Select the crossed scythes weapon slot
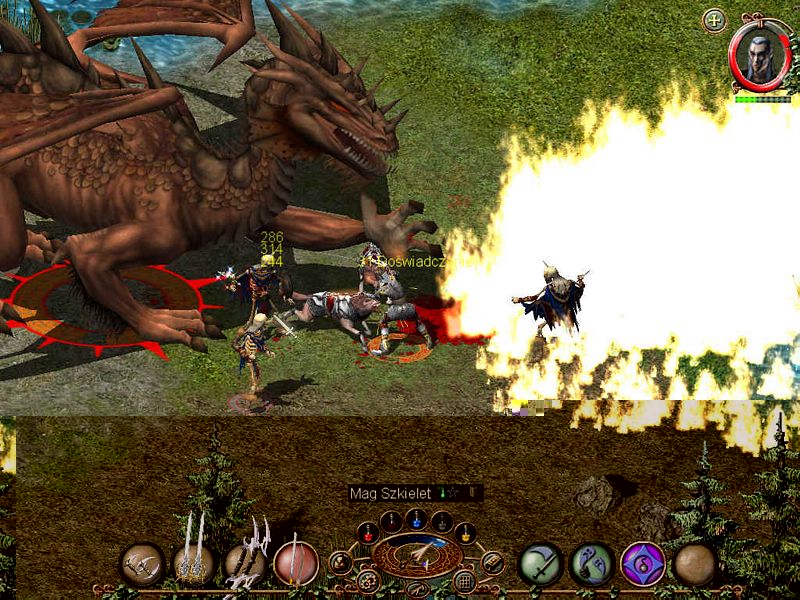800x600 pixels. [x=142, y=564]
